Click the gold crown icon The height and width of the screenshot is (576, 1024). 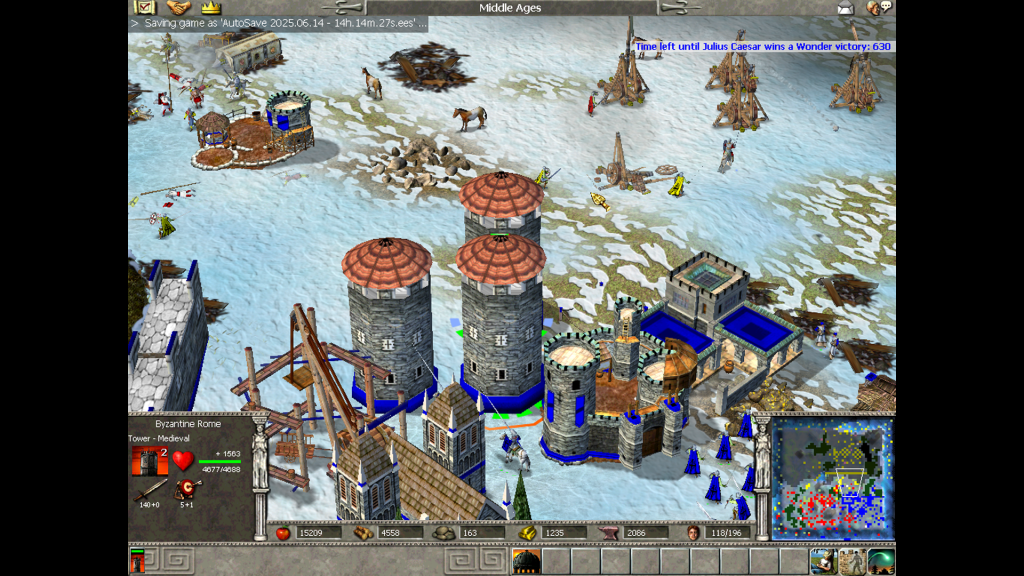click(210, 8)
